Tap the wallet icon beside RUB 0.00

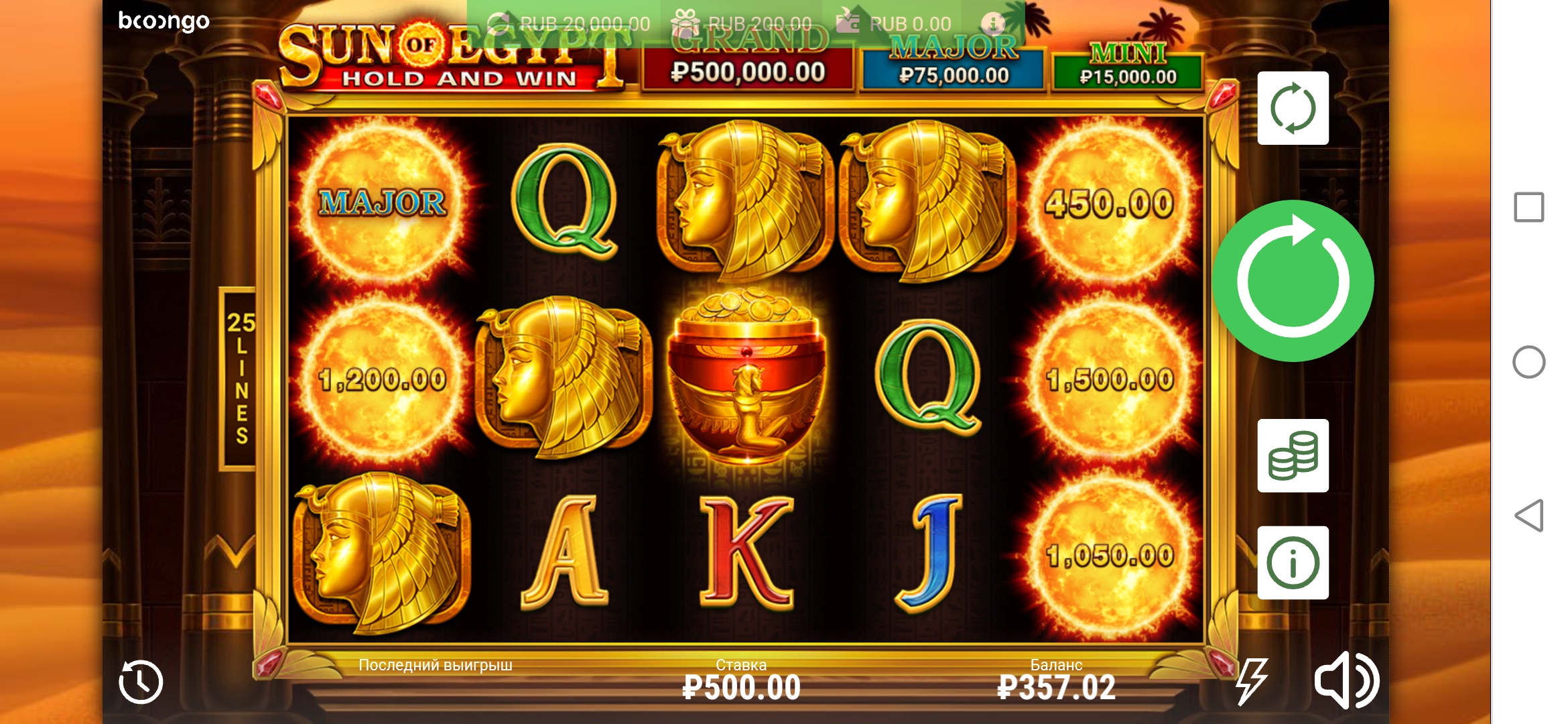pos(848,22)
